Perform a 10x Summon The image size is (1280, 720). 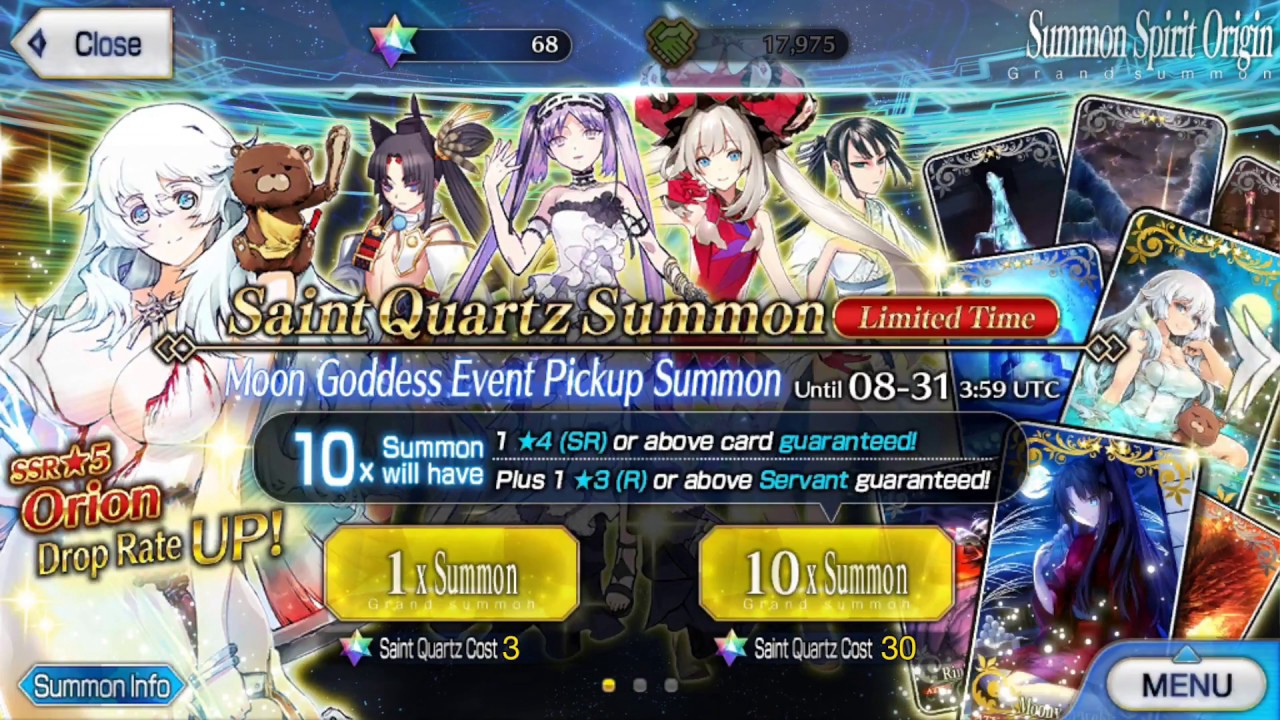[826, 574]
